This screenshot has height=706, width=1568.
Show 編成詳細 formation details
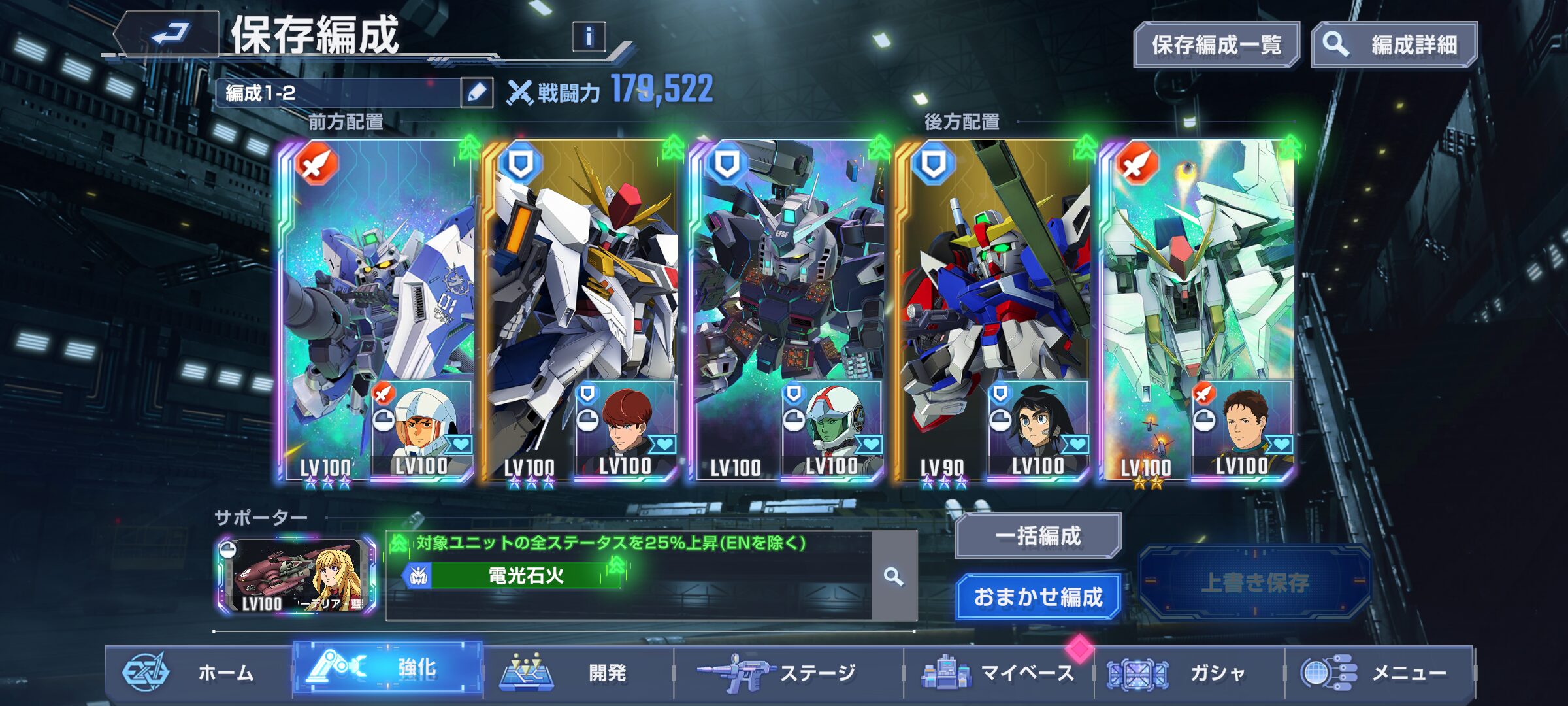(1394, 45)
